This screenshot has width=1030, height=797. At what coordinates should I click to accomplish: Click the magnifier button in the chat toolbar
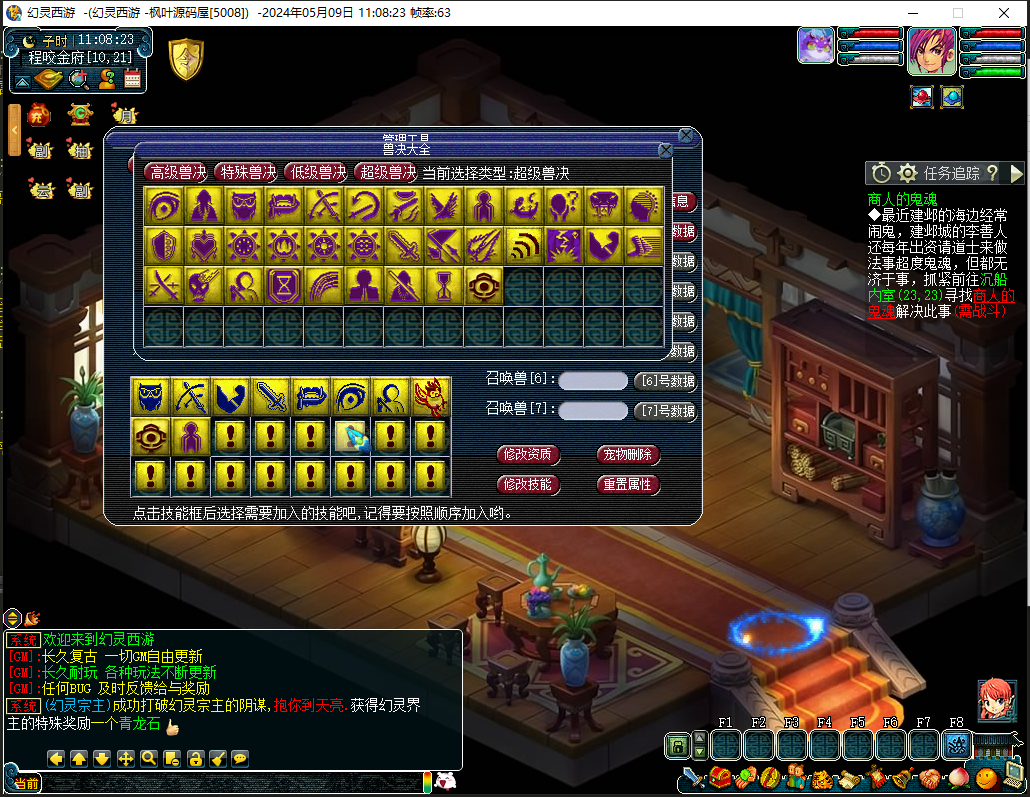coord(149,758)
